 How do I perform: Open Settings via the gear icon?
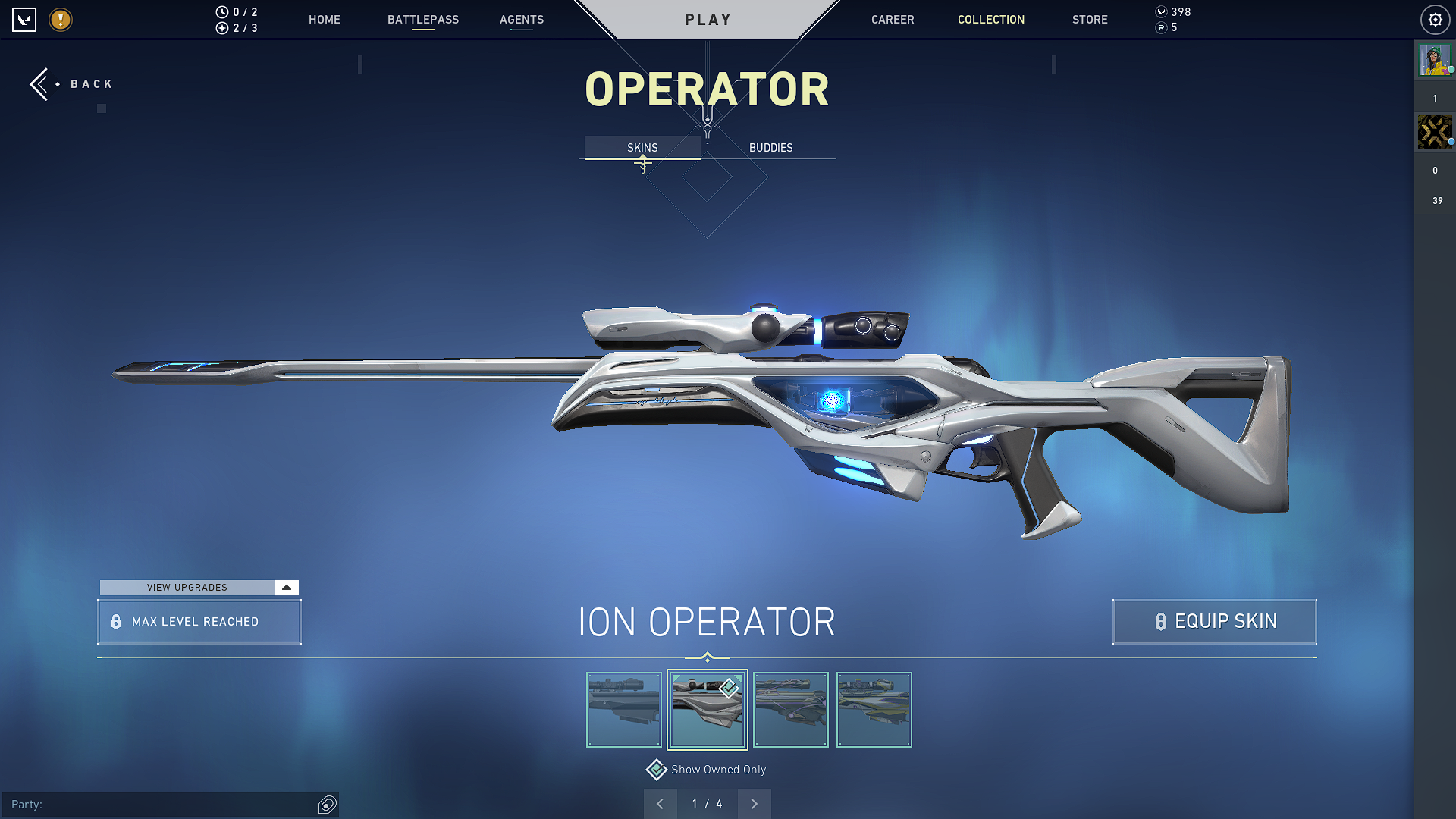[1435, 20]
